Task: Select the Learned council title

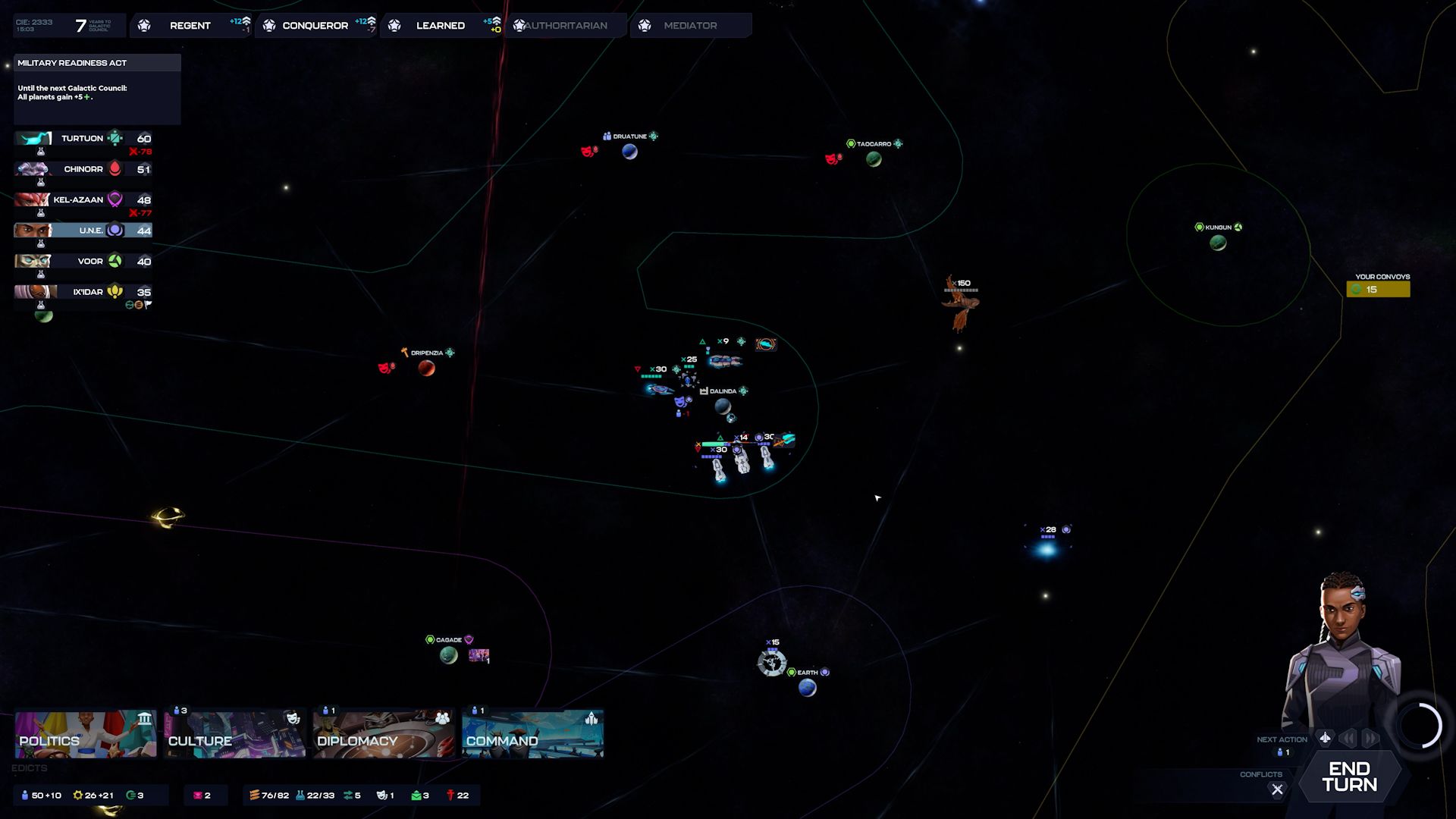Action: point(440,26)
